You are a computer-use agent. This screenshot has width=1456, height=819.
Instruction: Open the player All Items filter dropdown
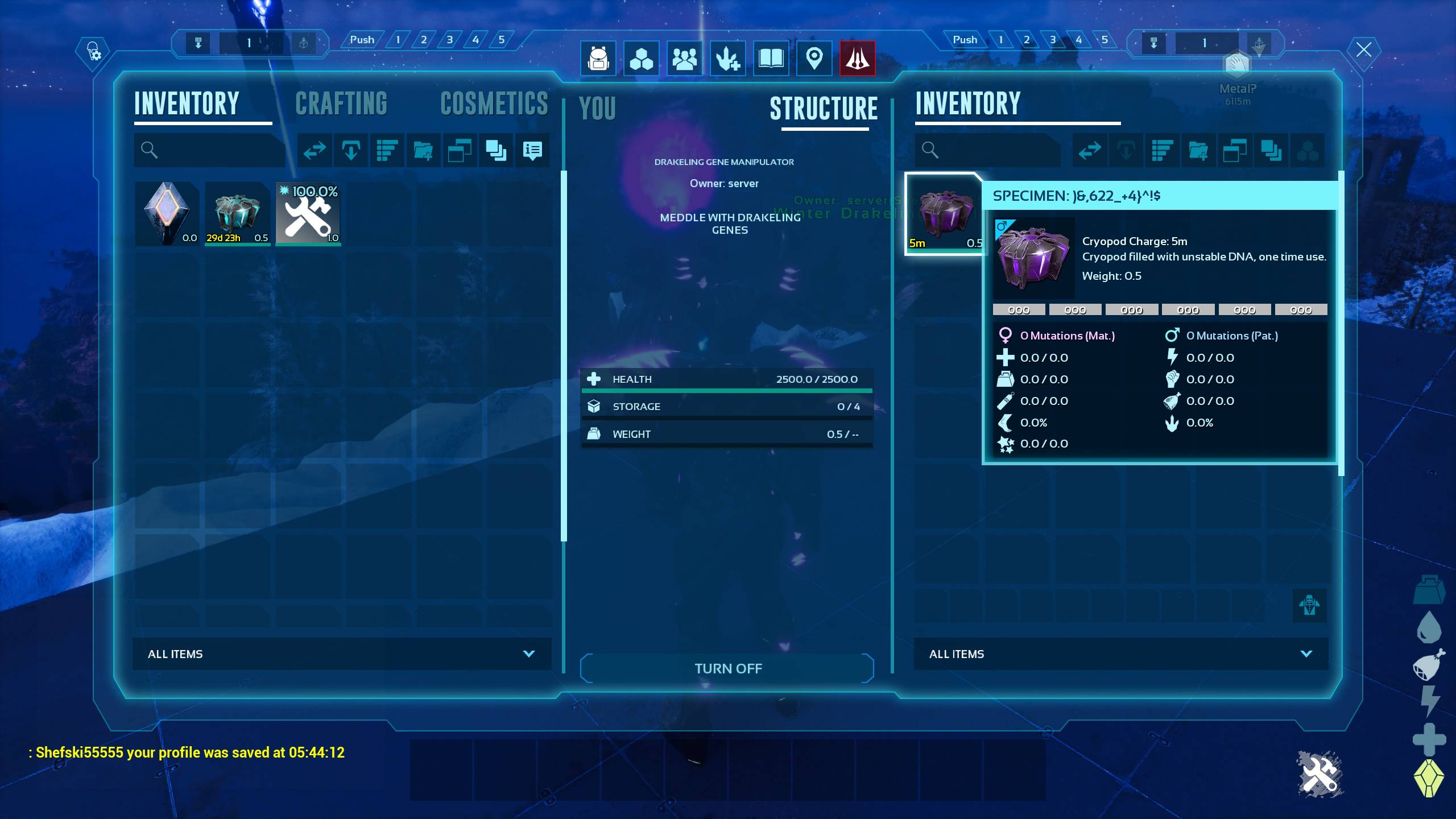[341, 654]
